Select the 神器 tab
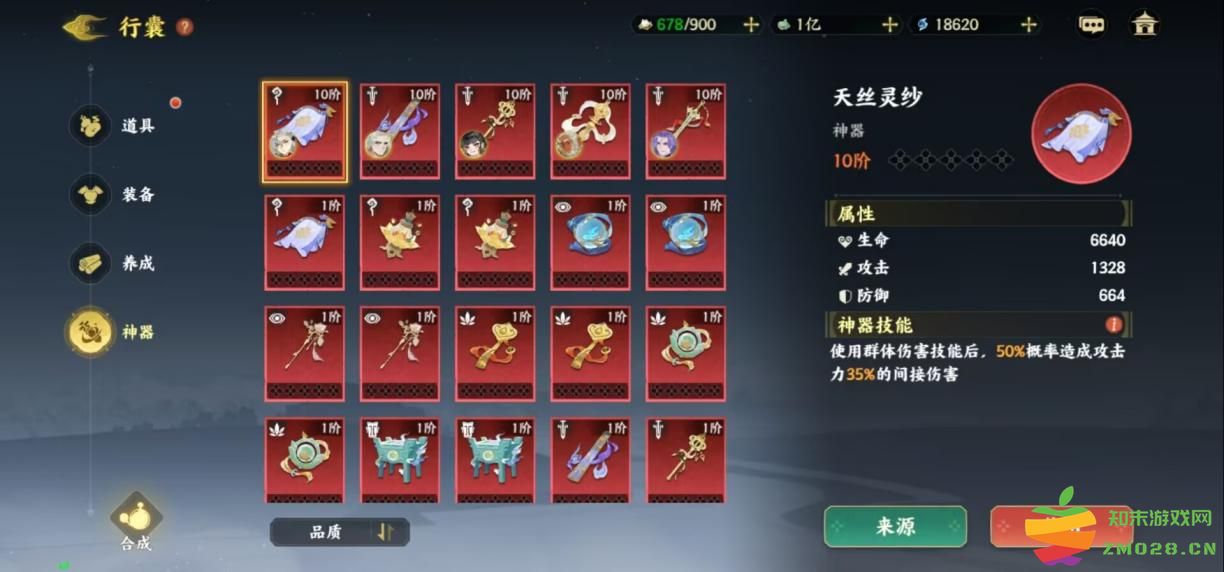The image size is (1224, 572). tap(91, 331)
